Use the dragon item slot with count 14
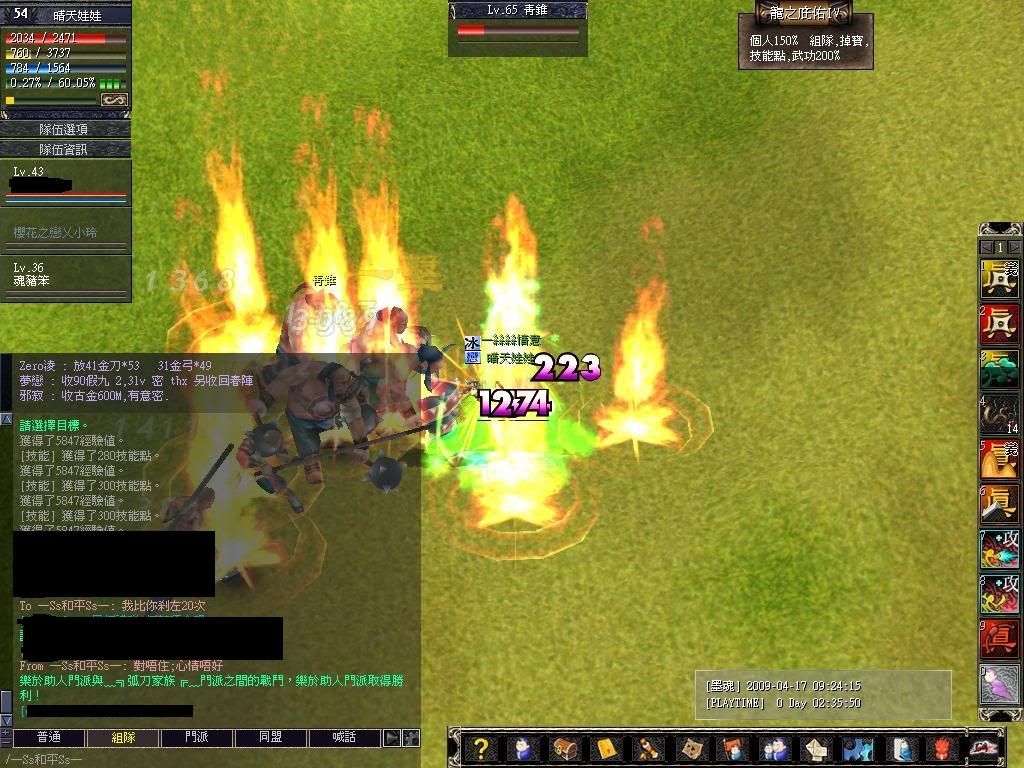 999,414
